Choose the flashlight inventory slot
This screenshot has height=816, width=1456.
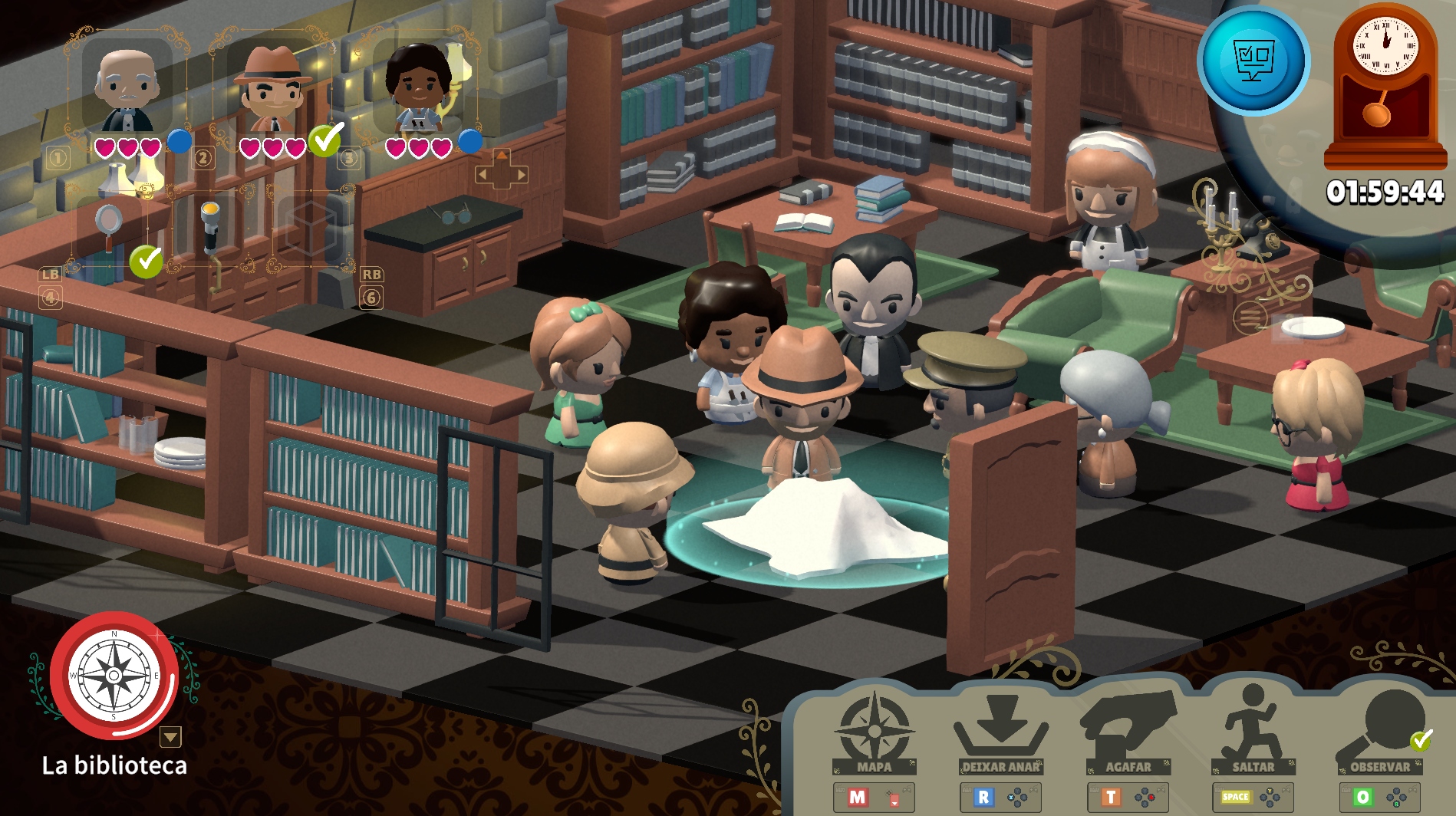pos(210,228)
